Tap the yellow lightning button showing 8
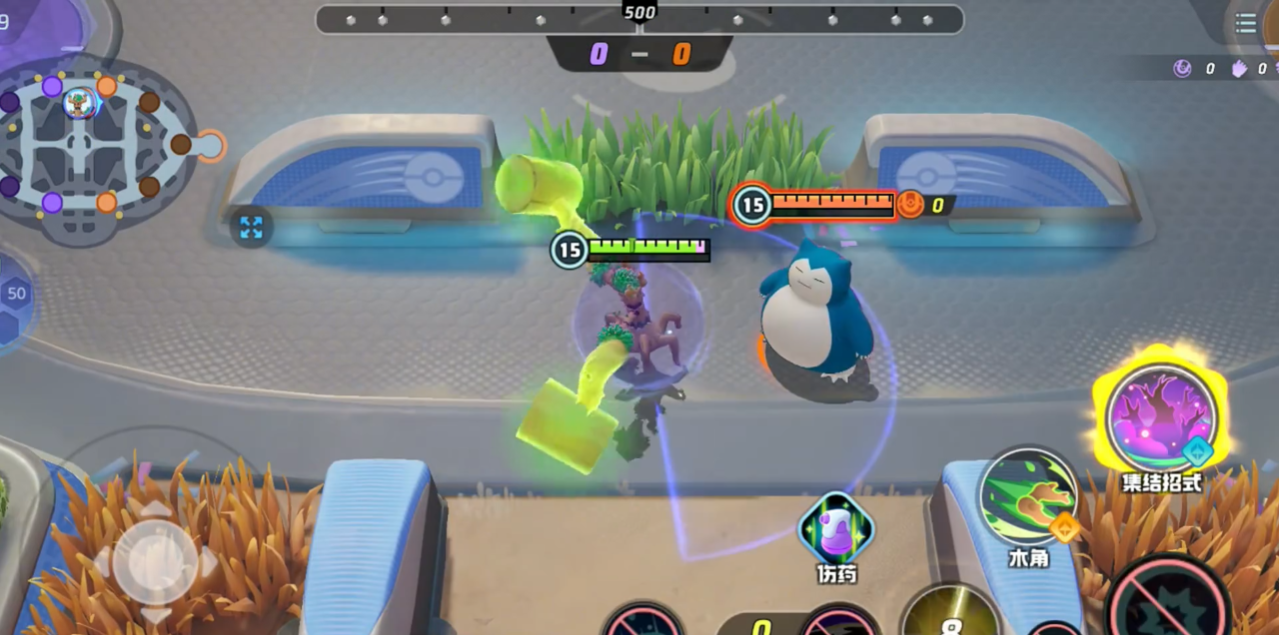Image resolution: width=1279 pixels, height=635 pixels. [950, 612]
